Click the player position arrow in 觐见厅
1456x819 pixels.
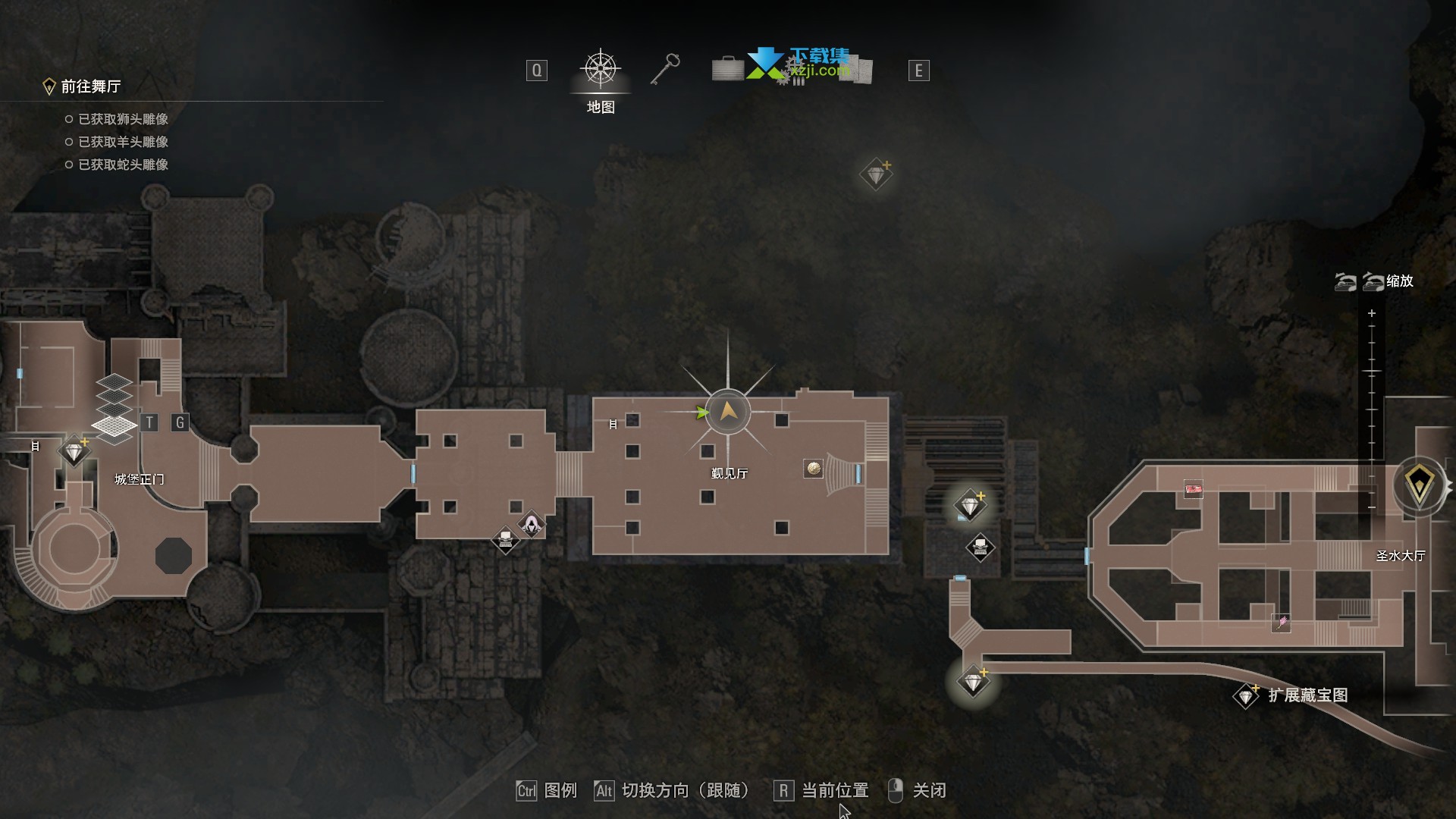click(x=728, y=412)
